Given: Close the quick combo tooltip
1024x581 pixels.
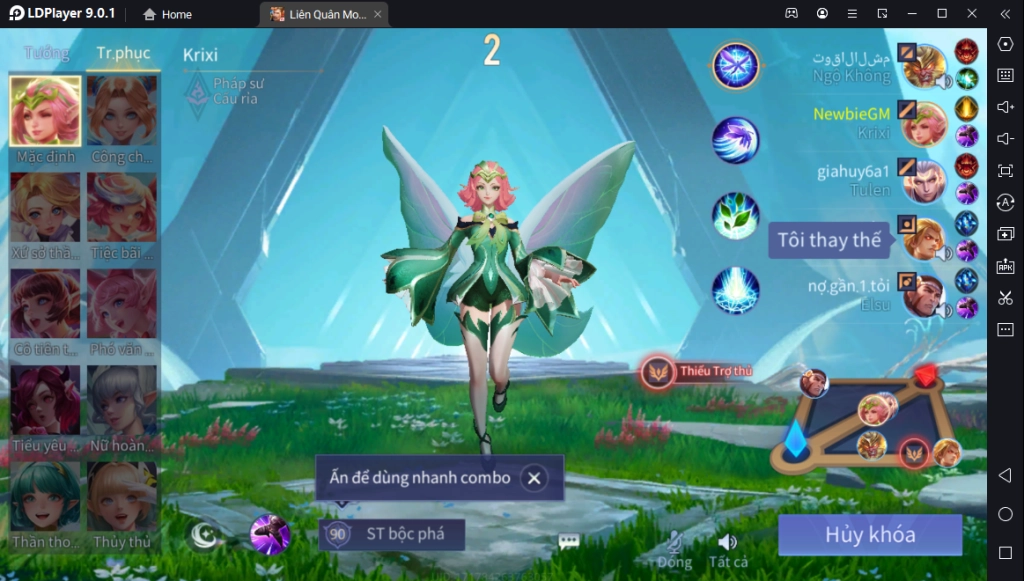Looking at the screenshot, I should click(534, 478).
